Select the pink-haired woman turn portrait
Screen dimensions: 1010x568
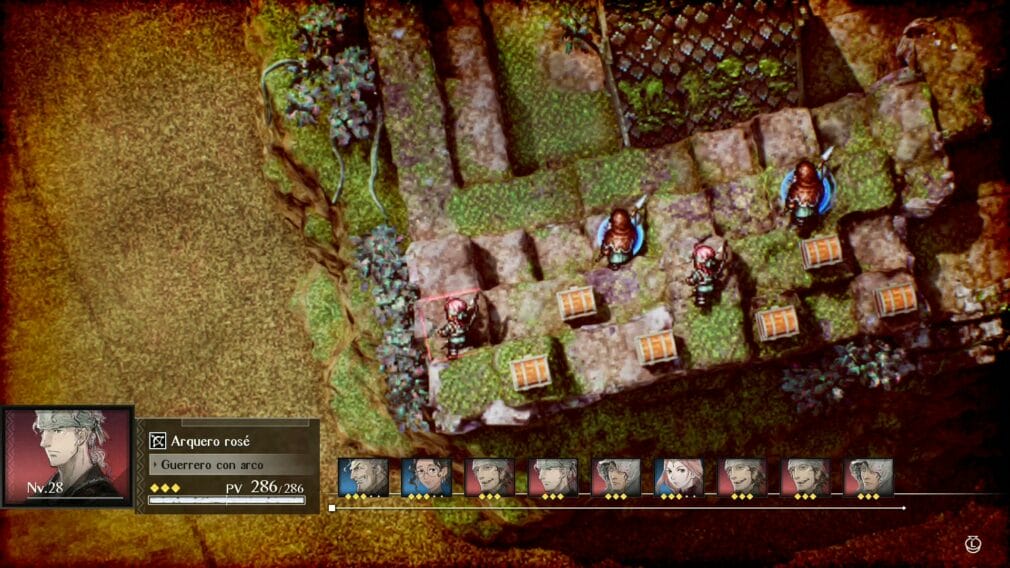[679, 477]
